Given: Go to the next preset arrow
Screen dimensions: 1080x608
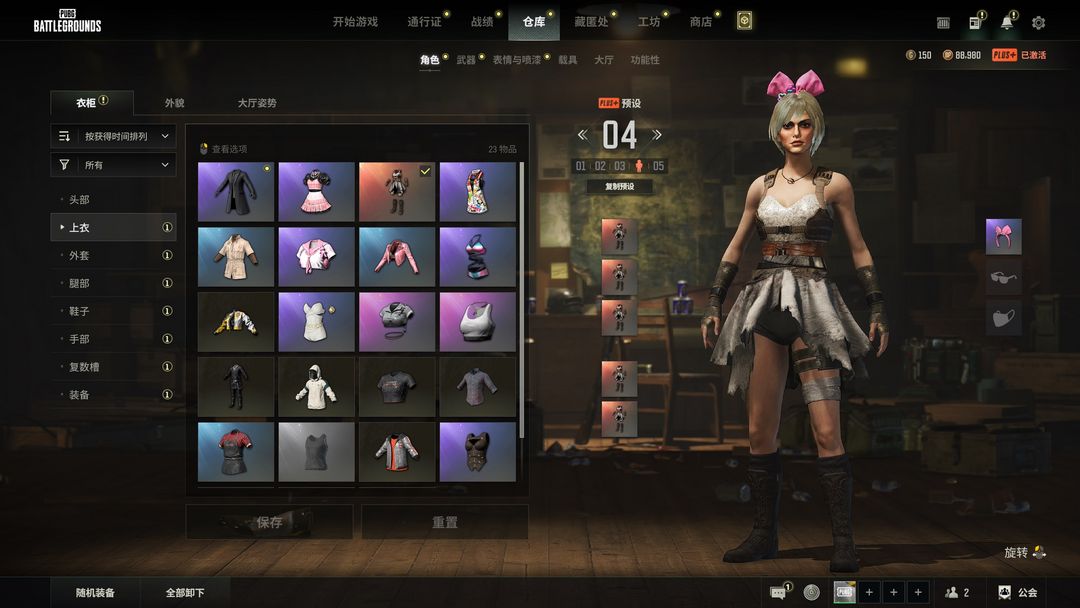Looking at the screenshot, I should (657, 135).
